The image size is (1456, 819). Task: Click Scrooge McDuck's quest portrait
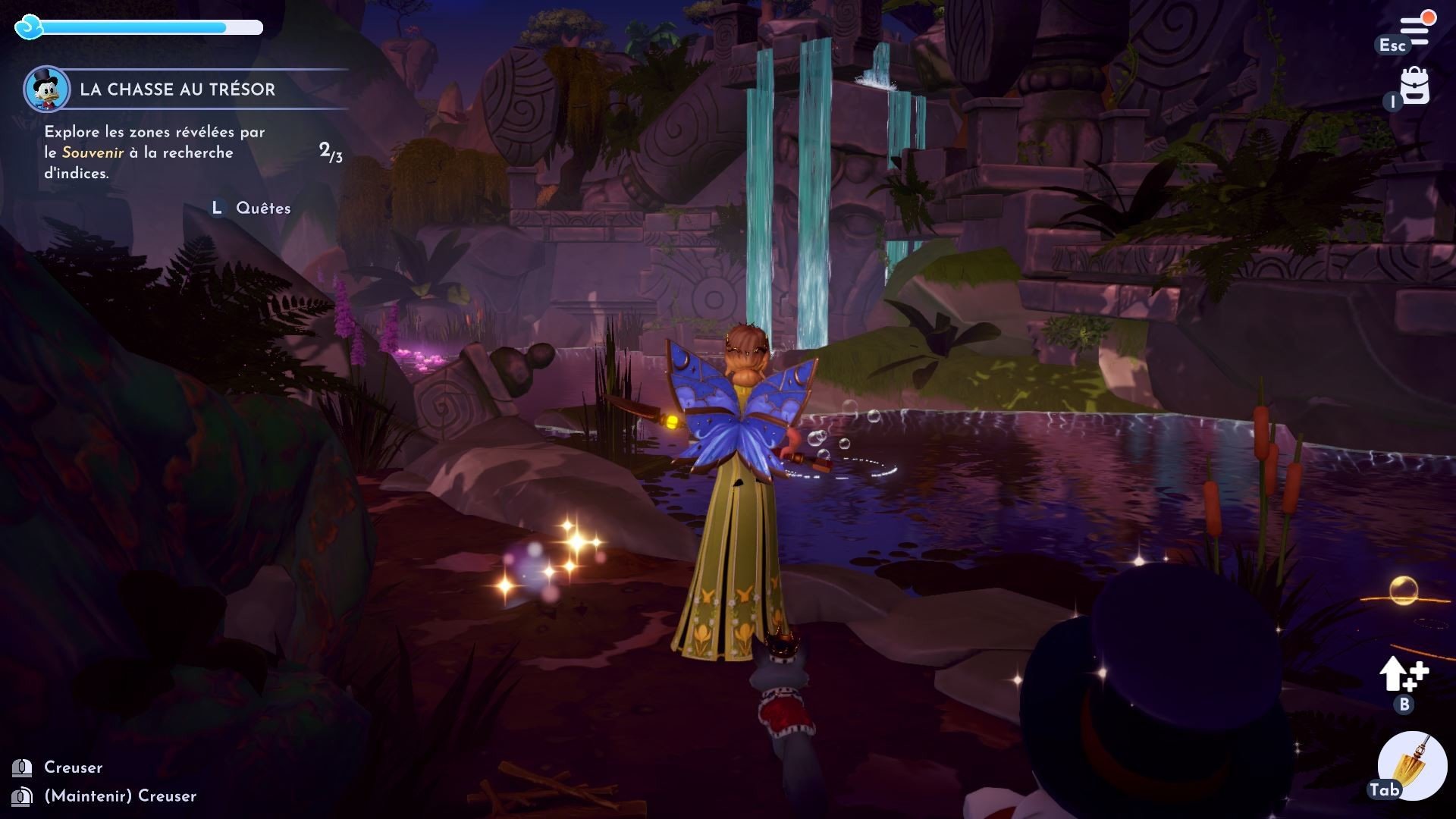point(47,90)
